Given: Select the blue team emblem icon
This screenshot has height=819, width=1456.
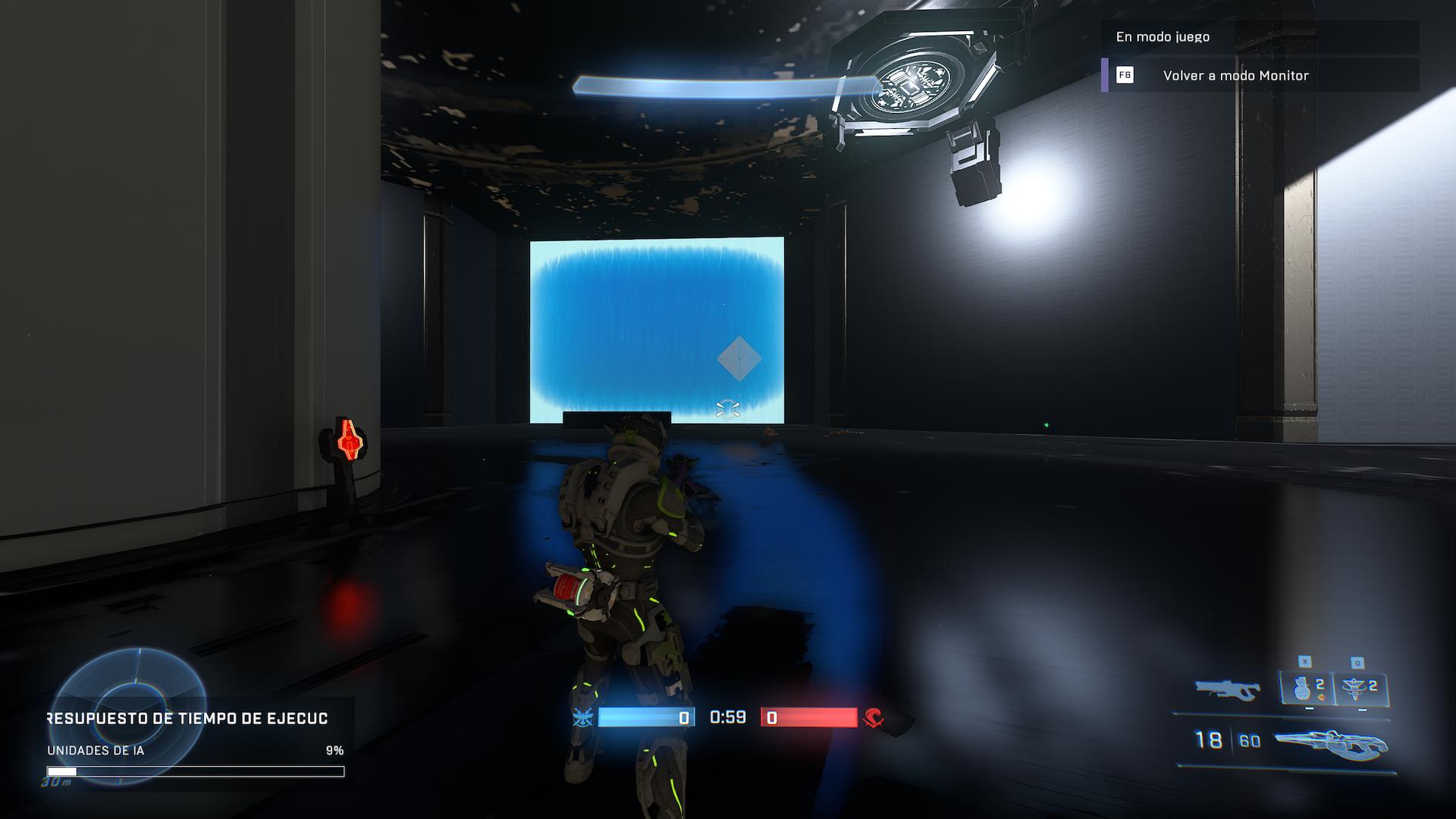Looking at the screenshot, I should (x=583, y=717).
